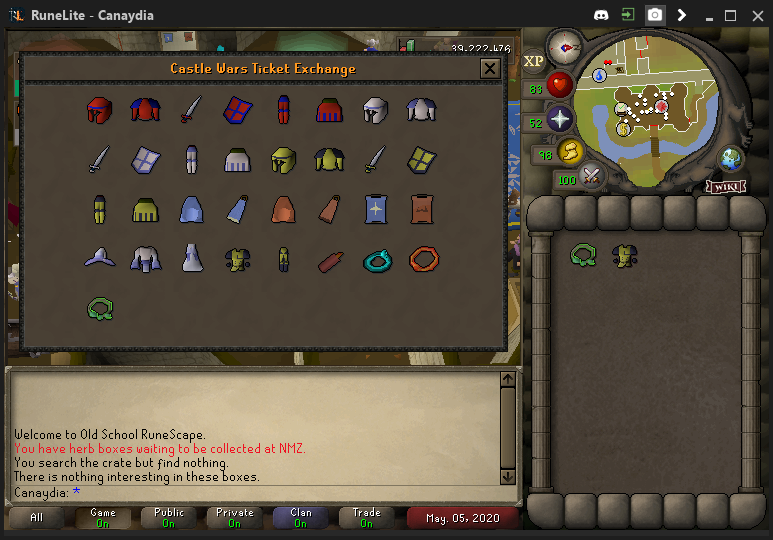This screenshot has width=773, height=540.
Task: Toggle the XP drops button
Action: tap(533, 61)
